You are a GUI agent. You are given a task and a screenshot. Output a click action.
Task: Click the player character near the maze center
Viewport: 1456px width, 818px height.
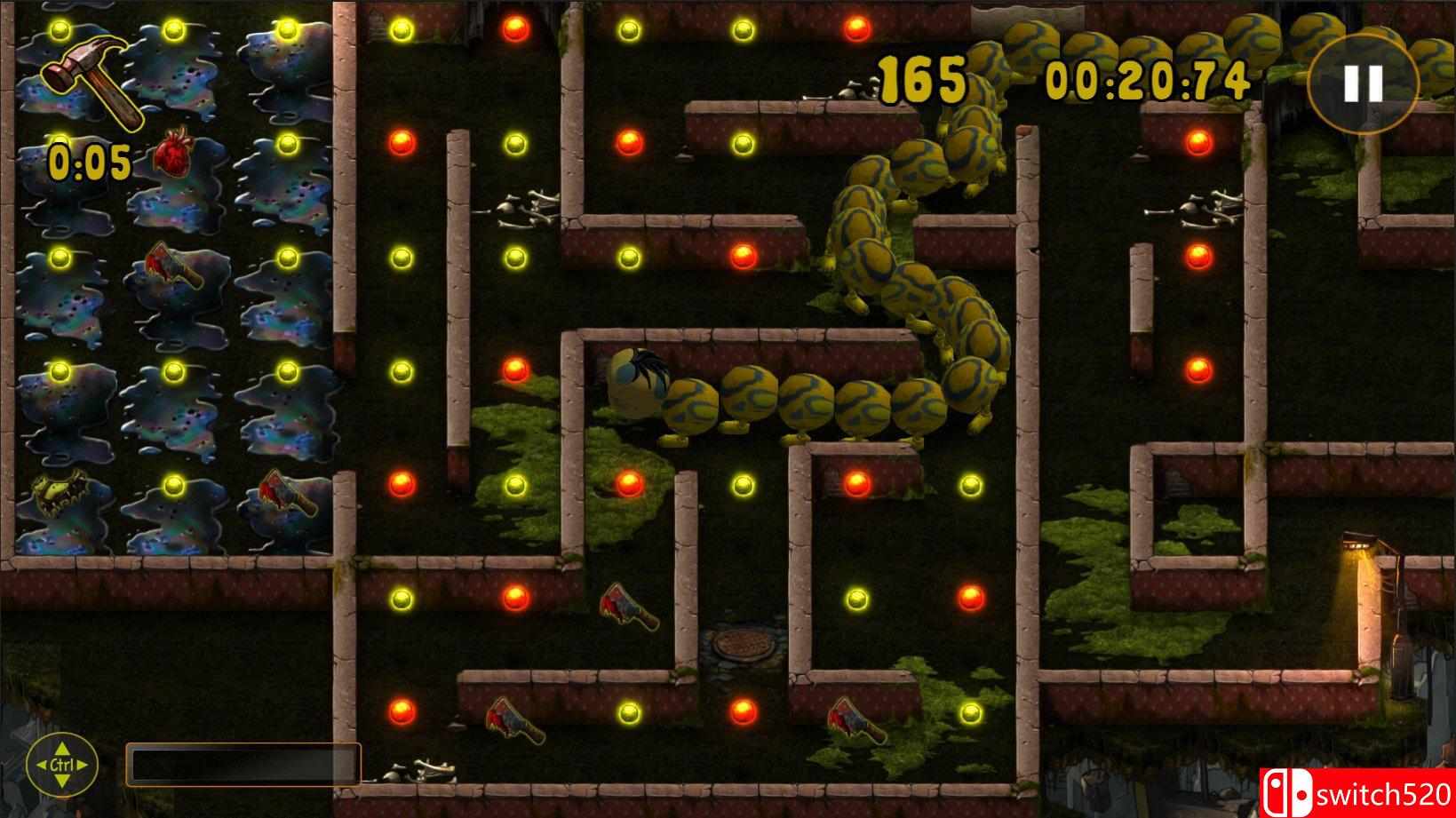click(x=636, y=380)
